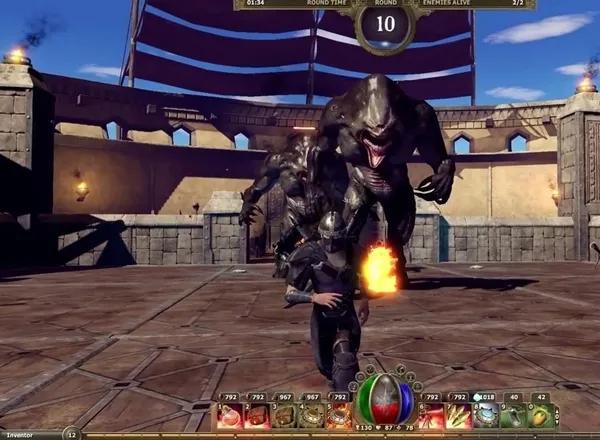The height and width of the screenshot is (440, 600).
Task: Activate the fiery swirl ability in slot 5
Action: coord(339,416)
